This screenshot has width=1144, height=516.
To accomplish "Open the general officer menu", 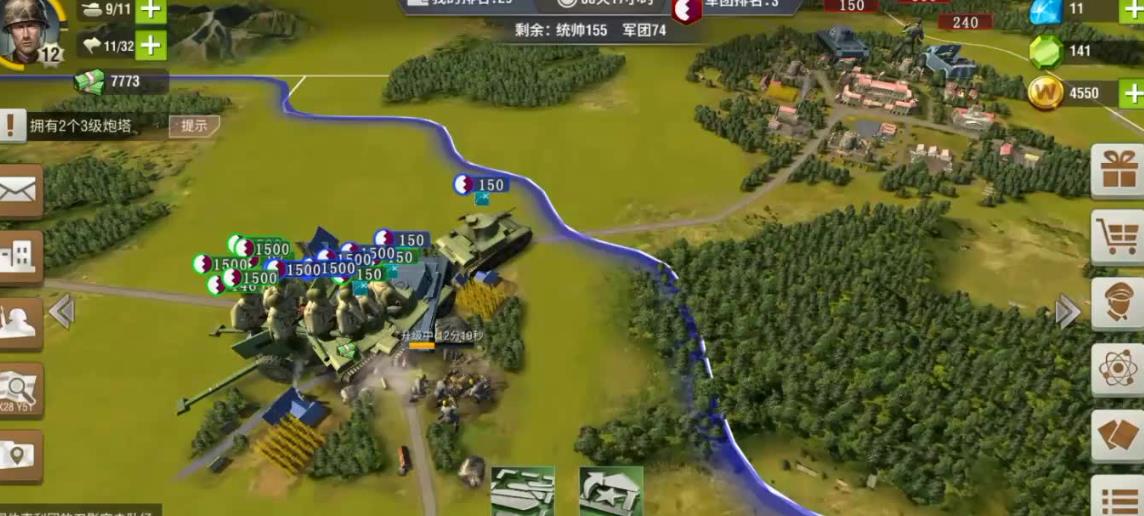I will tap(1118, 303).
